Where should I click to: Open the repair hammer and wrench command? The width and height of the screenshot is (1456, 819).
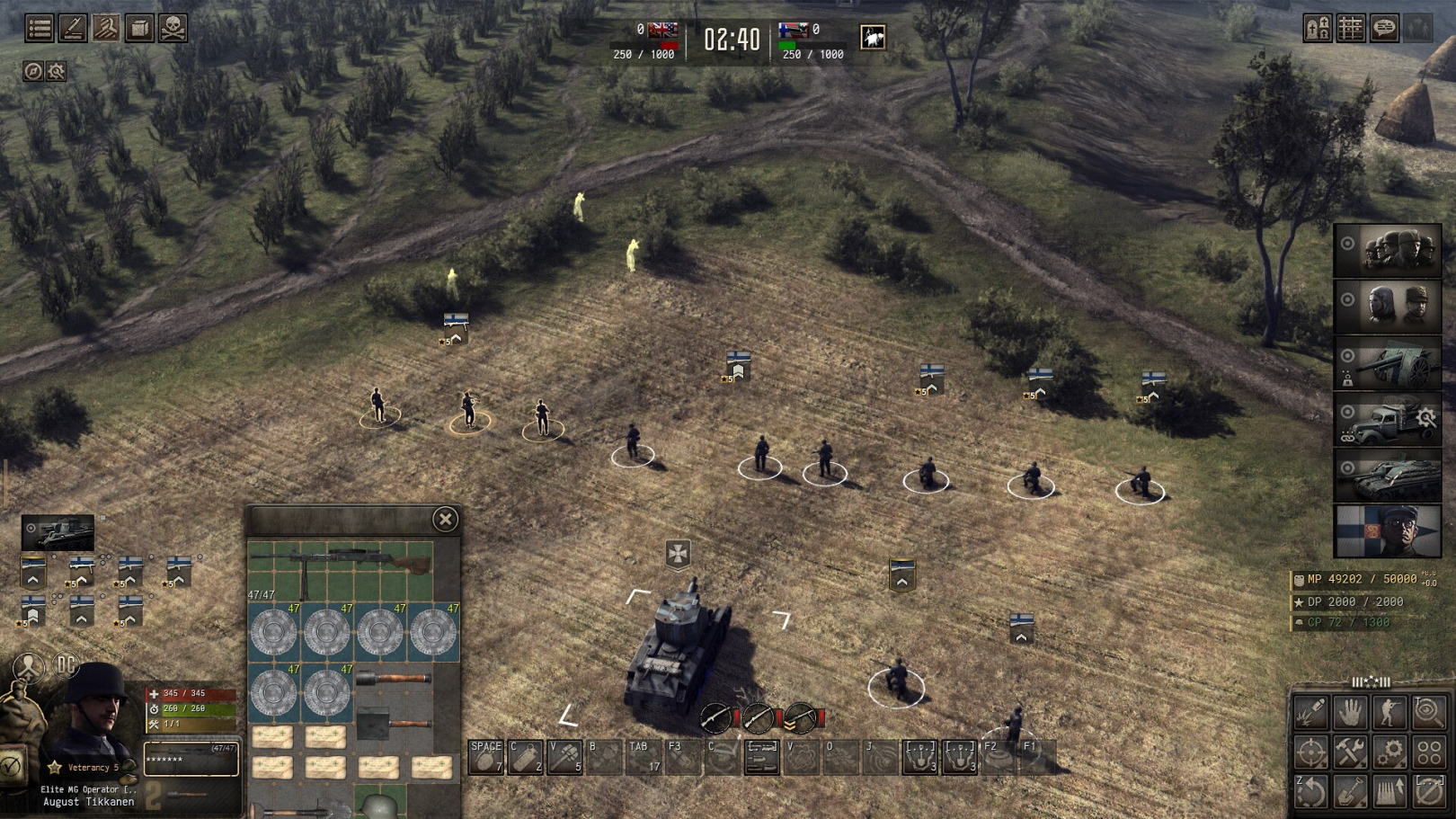[x=1350, y=752]
